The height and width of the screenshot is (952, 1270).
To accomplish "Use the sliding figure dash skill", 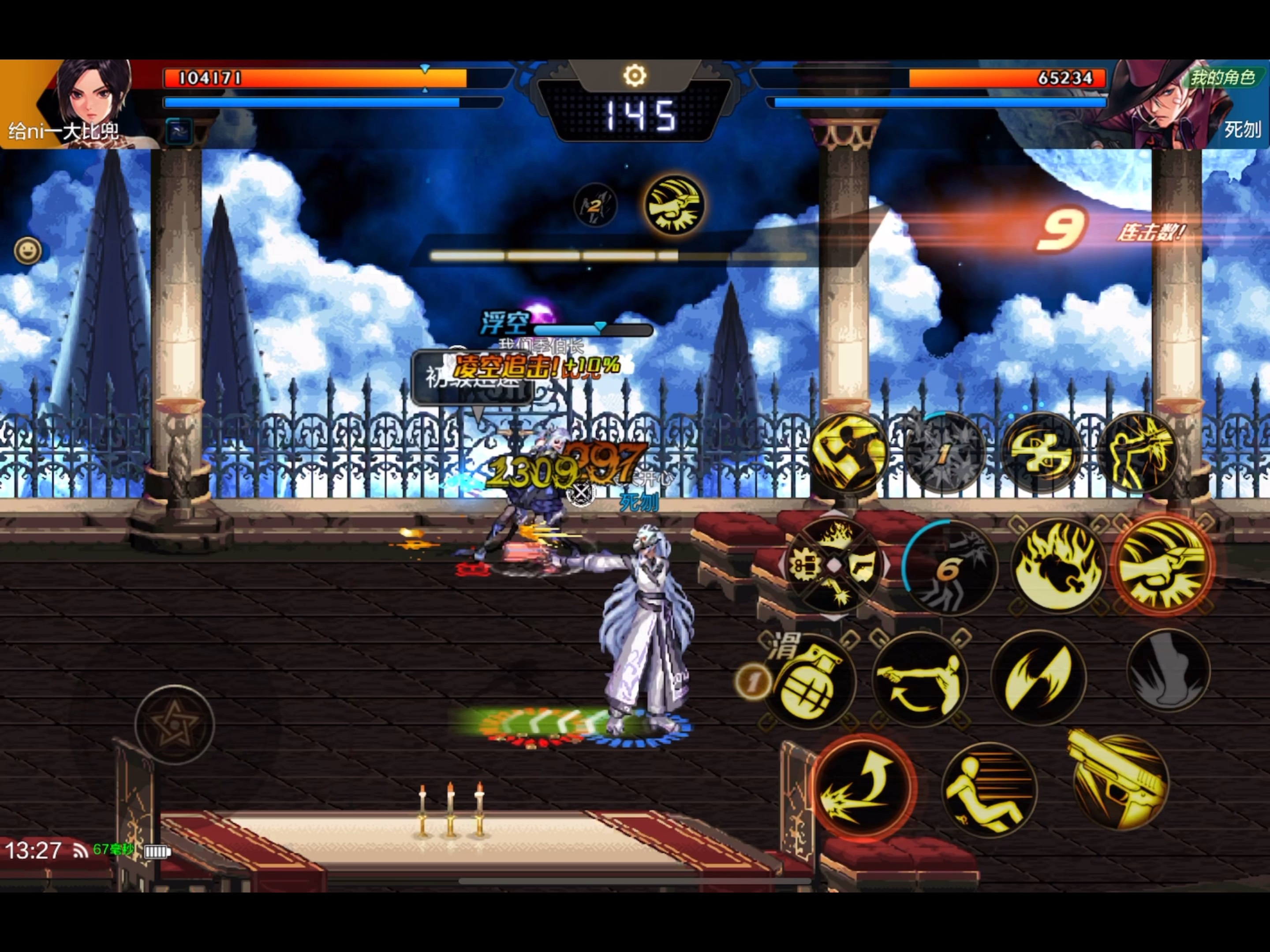I will point(989,790).
